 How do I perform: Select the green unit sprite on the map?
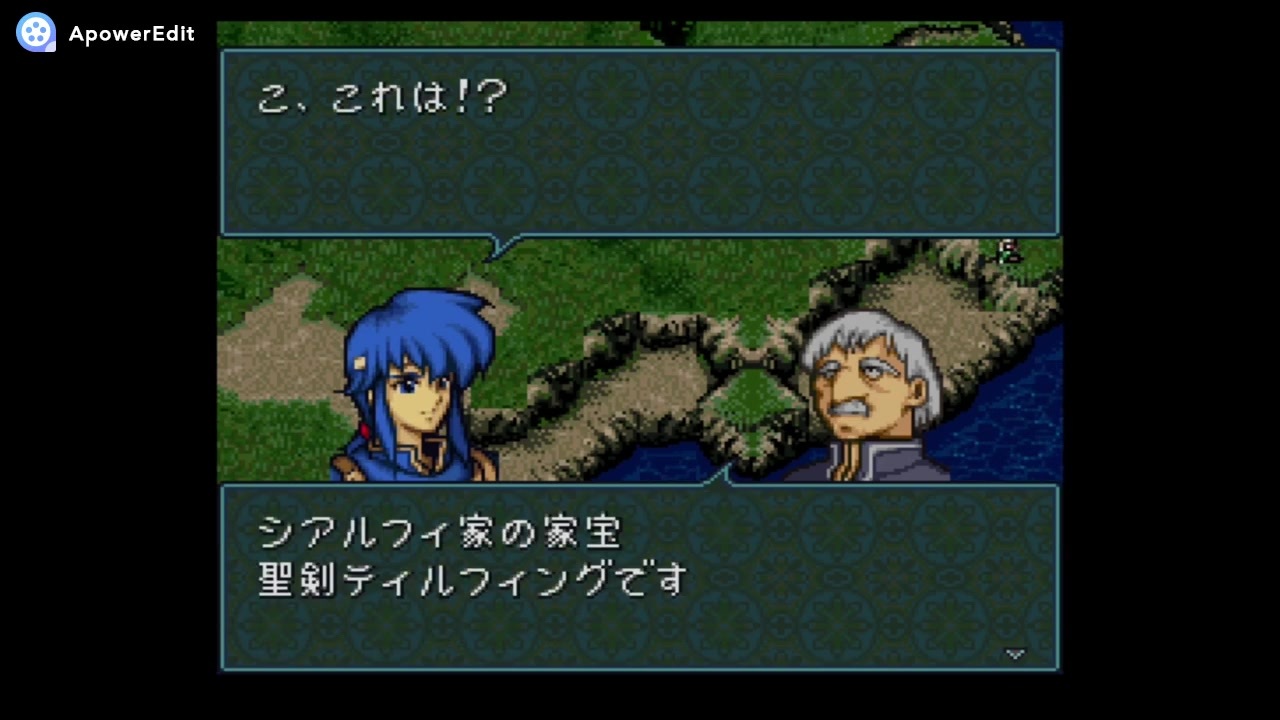click(1008, 253)
